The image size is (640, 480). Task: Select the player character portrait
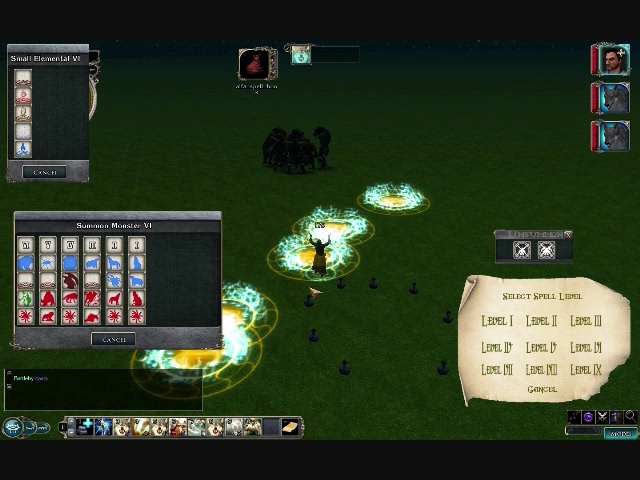611,61
